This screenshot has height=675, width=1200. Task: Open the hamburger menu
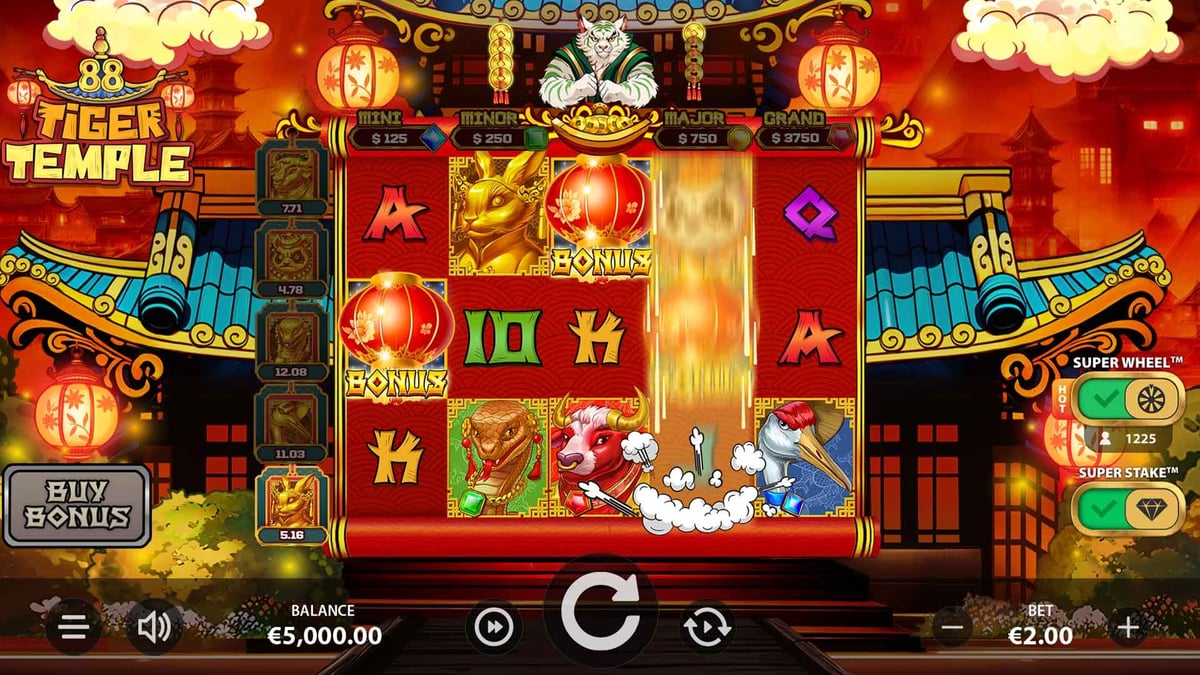click(73, 627)
